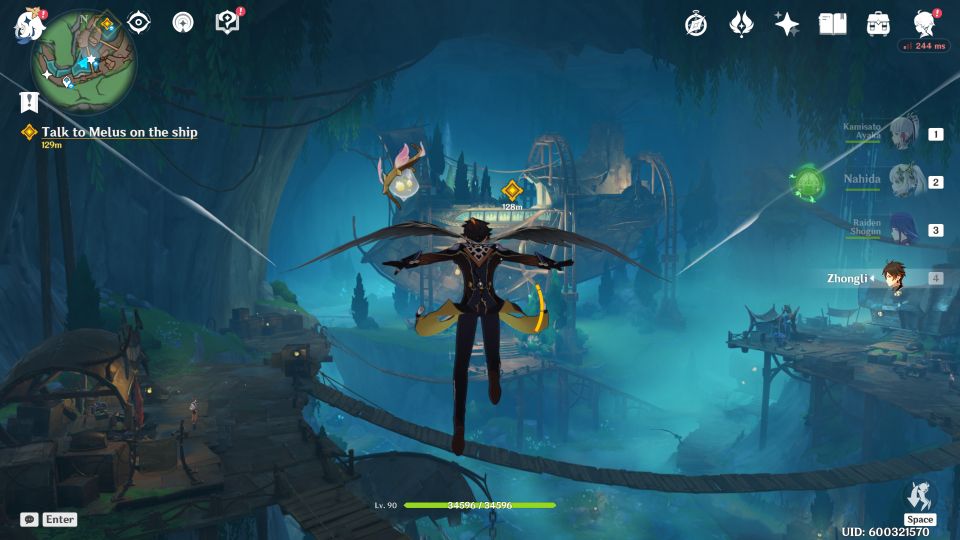Open the character profile head icon
The height and width of the screenshot is (540, 960).
(924, 24)
